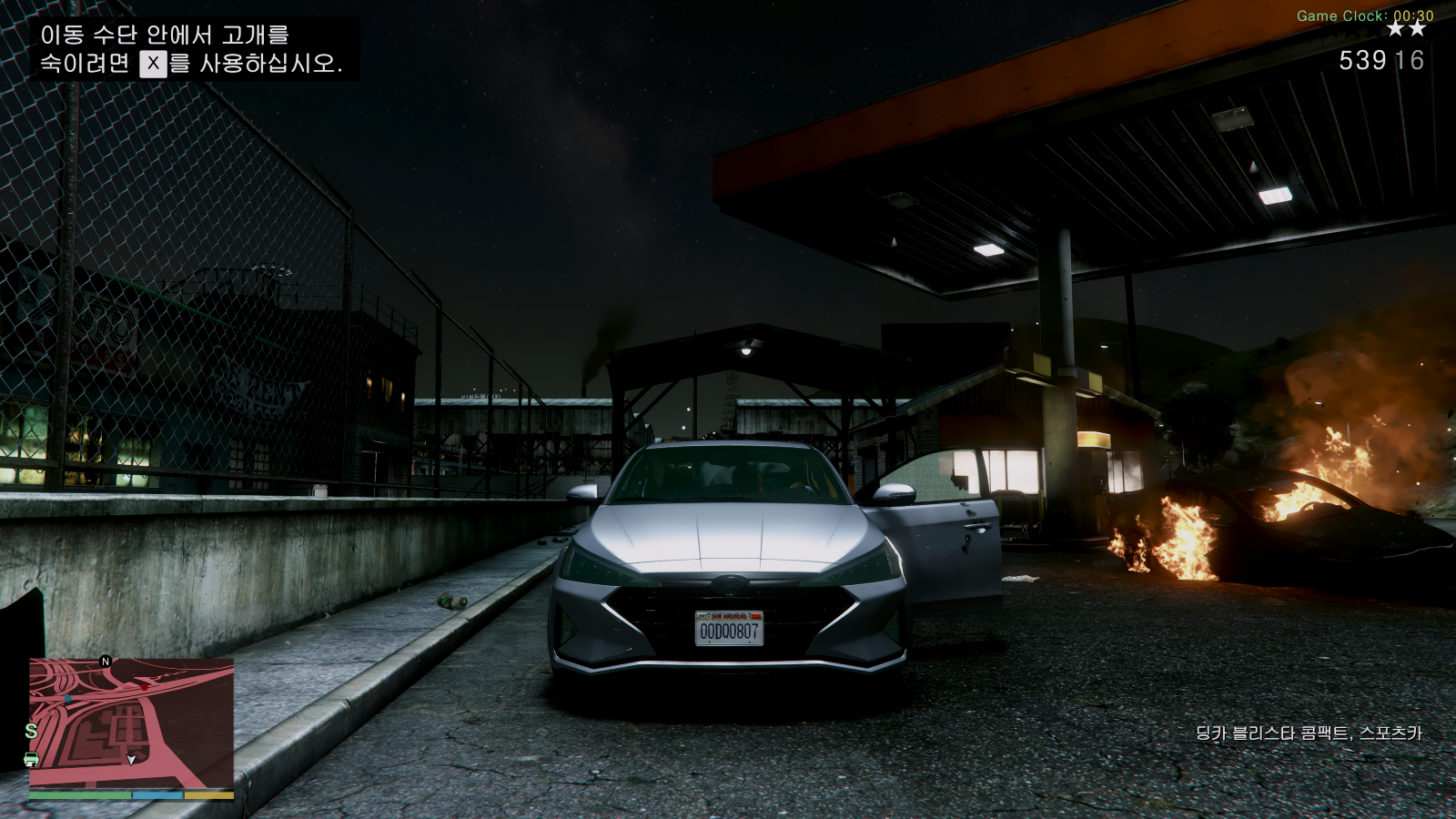This screenshot has width=1456, height=819.
Task: Click the green health segment of the stat bar
Action: click(x=79, y=795)
